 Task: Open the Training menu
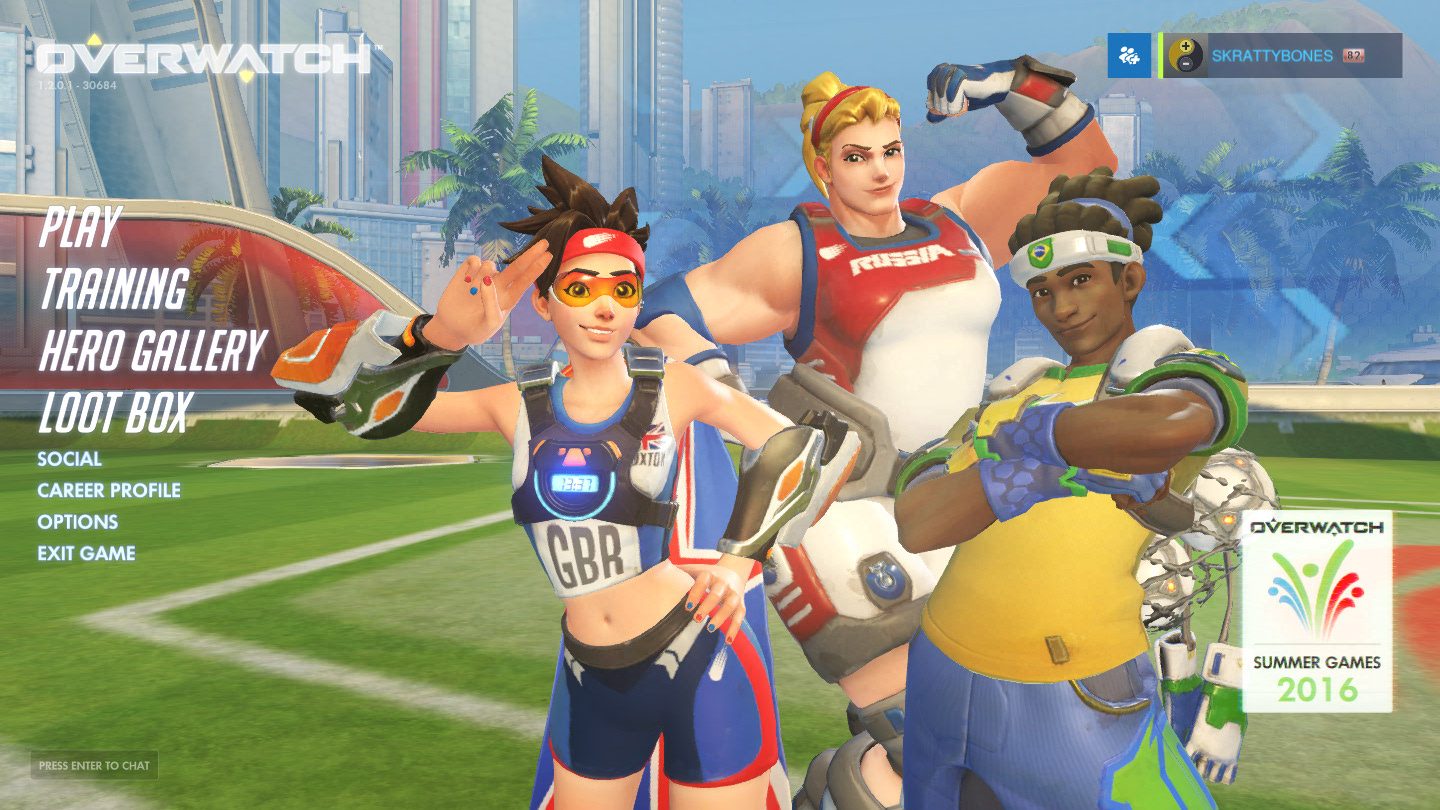point(114,289)
